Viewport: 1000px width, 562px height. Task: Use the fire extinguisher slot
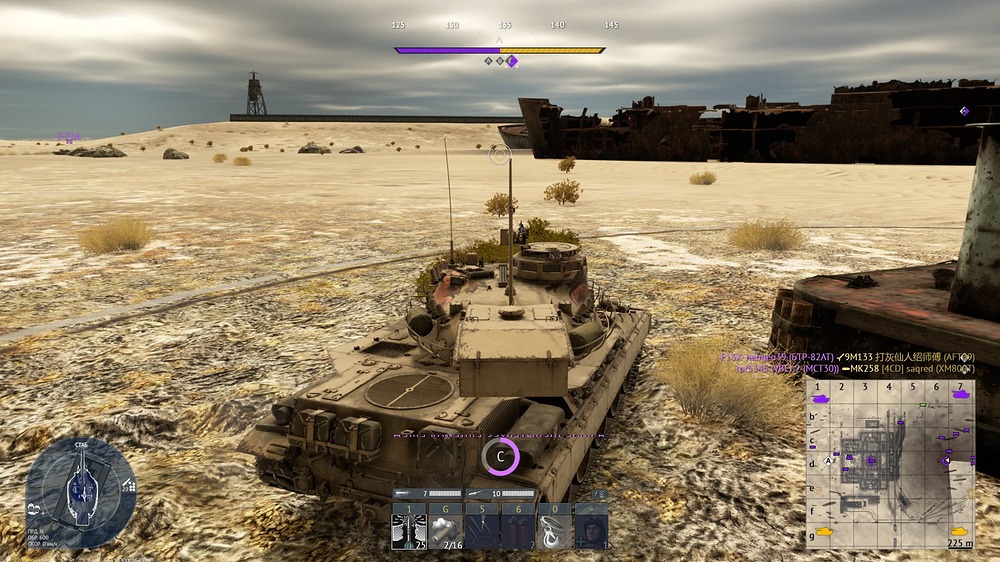pos(518,530)
